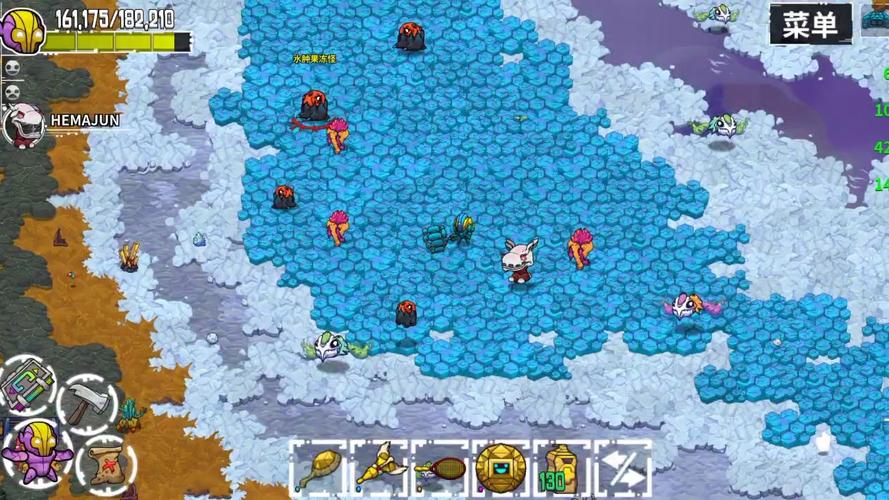Swap the hotbar with the arrows button

622,468
